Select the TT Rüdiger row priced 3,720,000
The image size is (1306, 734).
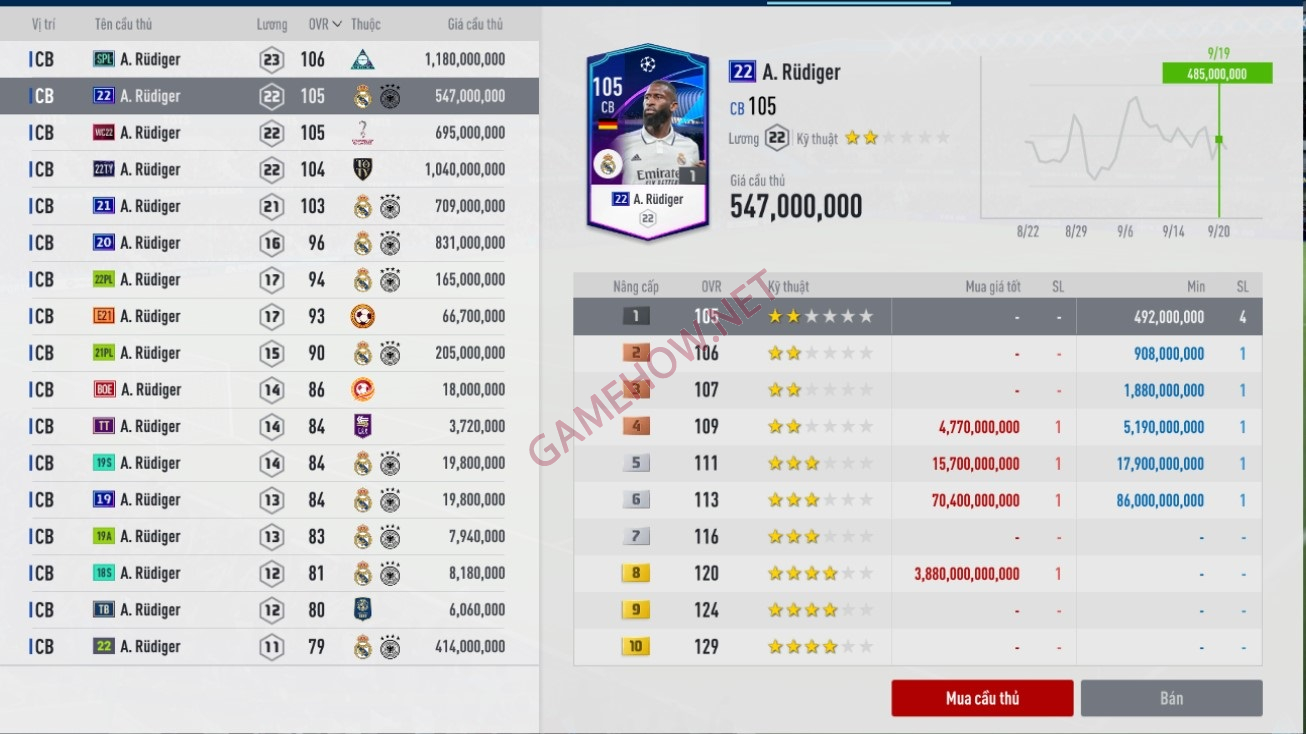click(x=269, y=426)
